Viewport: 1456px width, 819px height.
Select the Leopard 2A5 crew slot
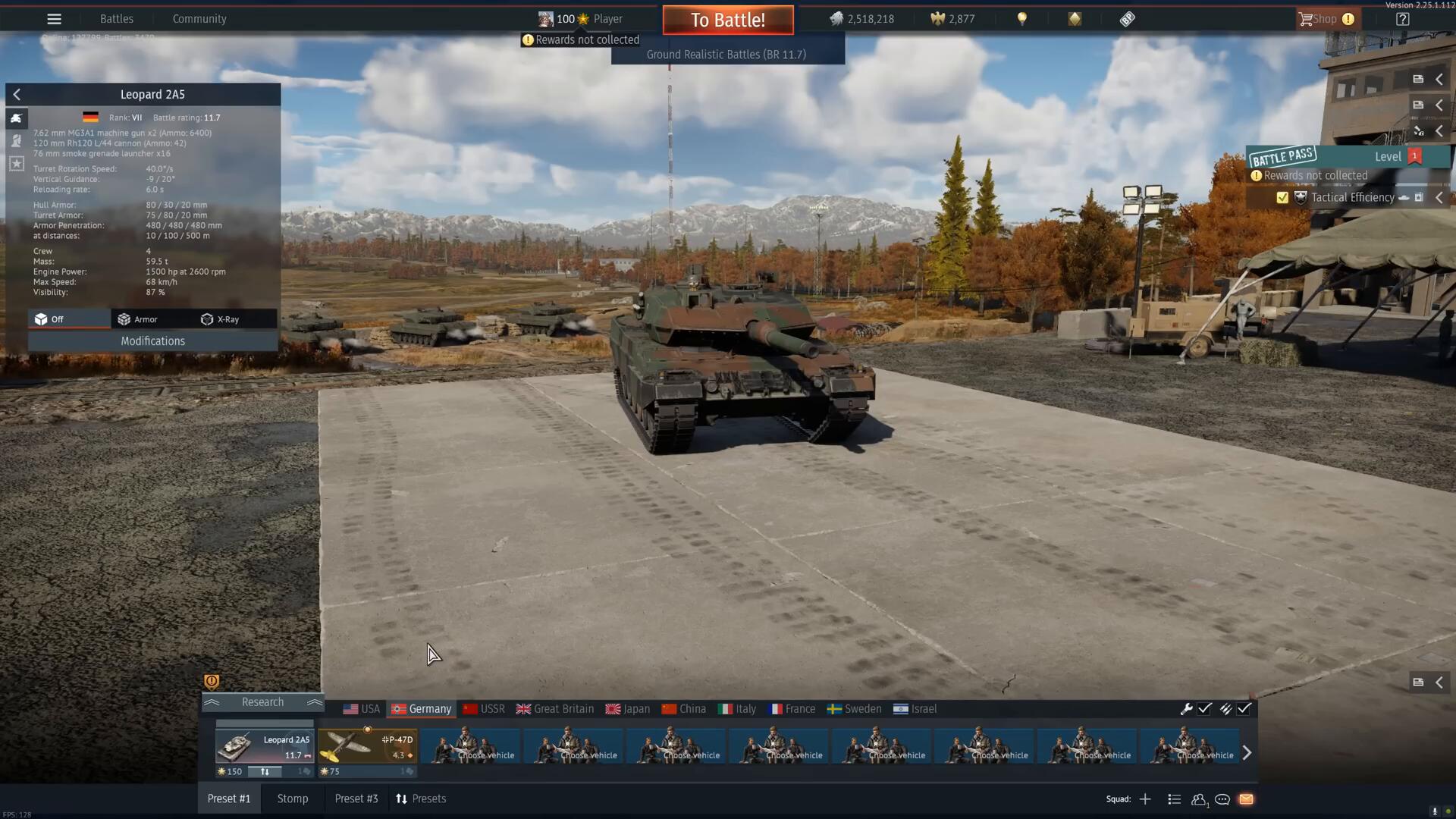[x=264, y=747]
